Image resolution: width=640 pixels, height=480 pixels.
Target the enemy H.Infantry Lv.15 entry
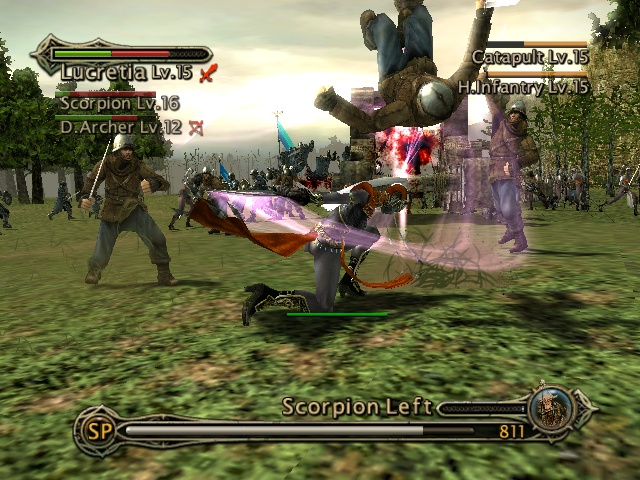click(x=523, y=87)
